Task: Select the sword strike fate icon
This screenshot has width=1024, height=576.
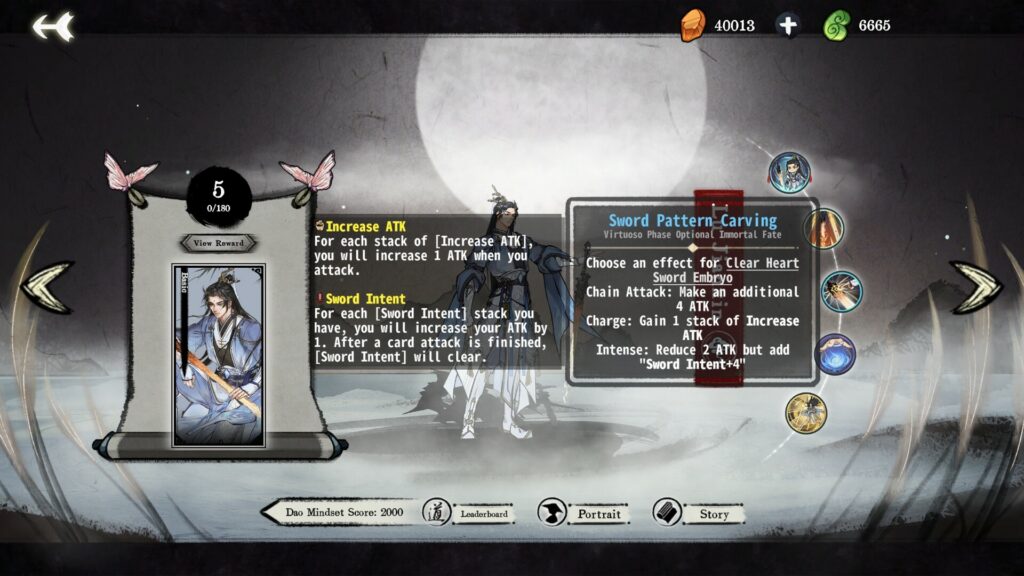Action: click(x=841, y=291)
